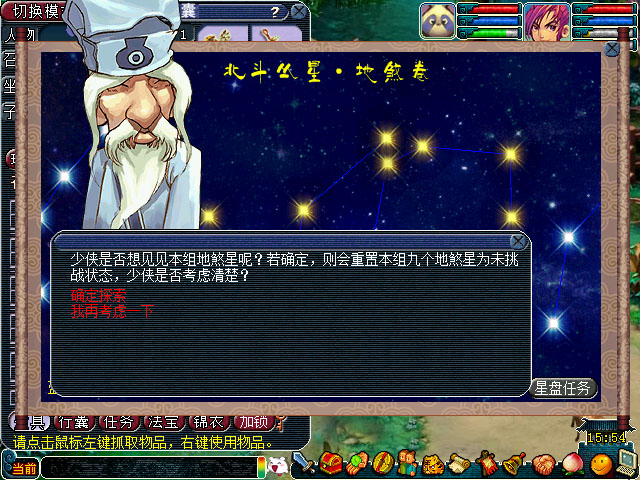This screenshot has height=480, width=640.
Task: Open the 星盘任务 button
Action: (564, 388)
